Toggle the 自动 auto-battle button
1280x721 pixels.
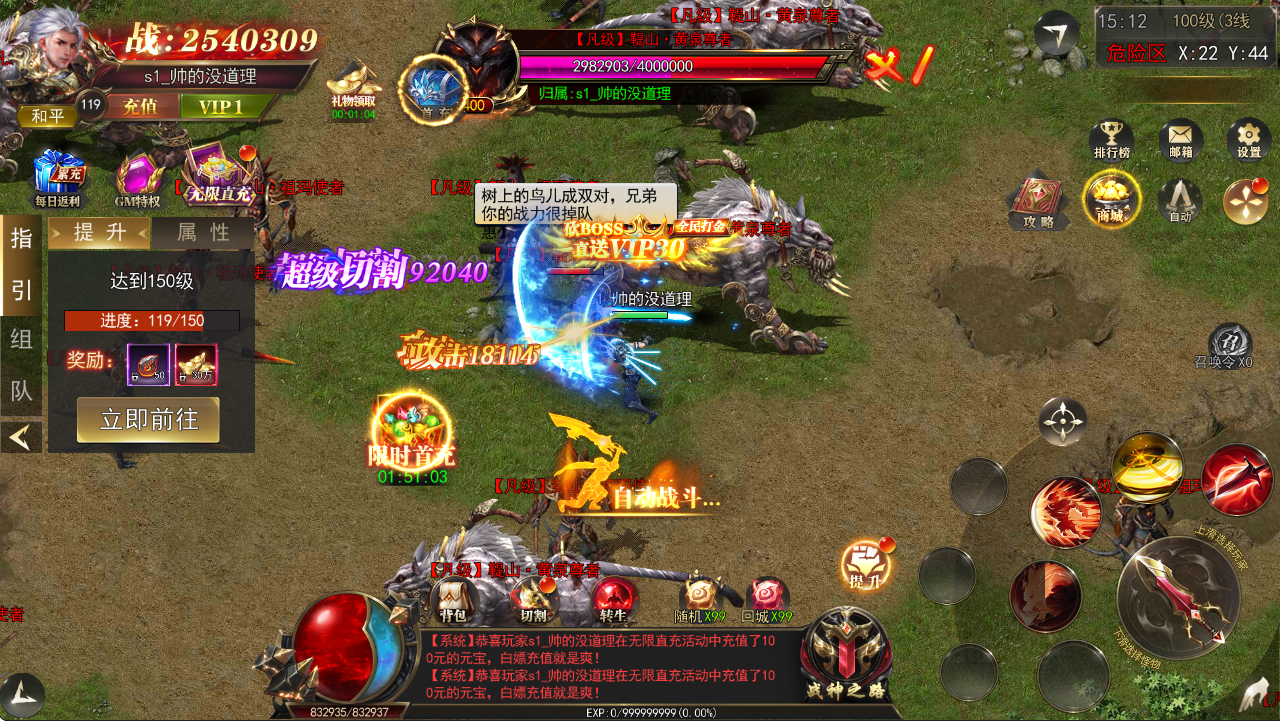click(1180, 201)
